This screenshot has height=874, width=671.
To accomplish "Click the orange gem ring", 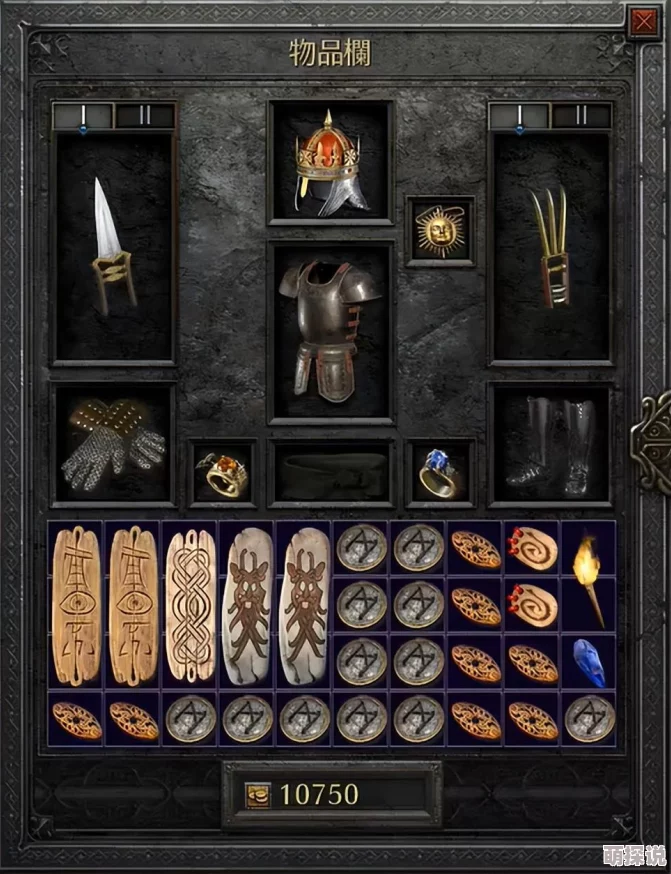I will coord(223,474).
